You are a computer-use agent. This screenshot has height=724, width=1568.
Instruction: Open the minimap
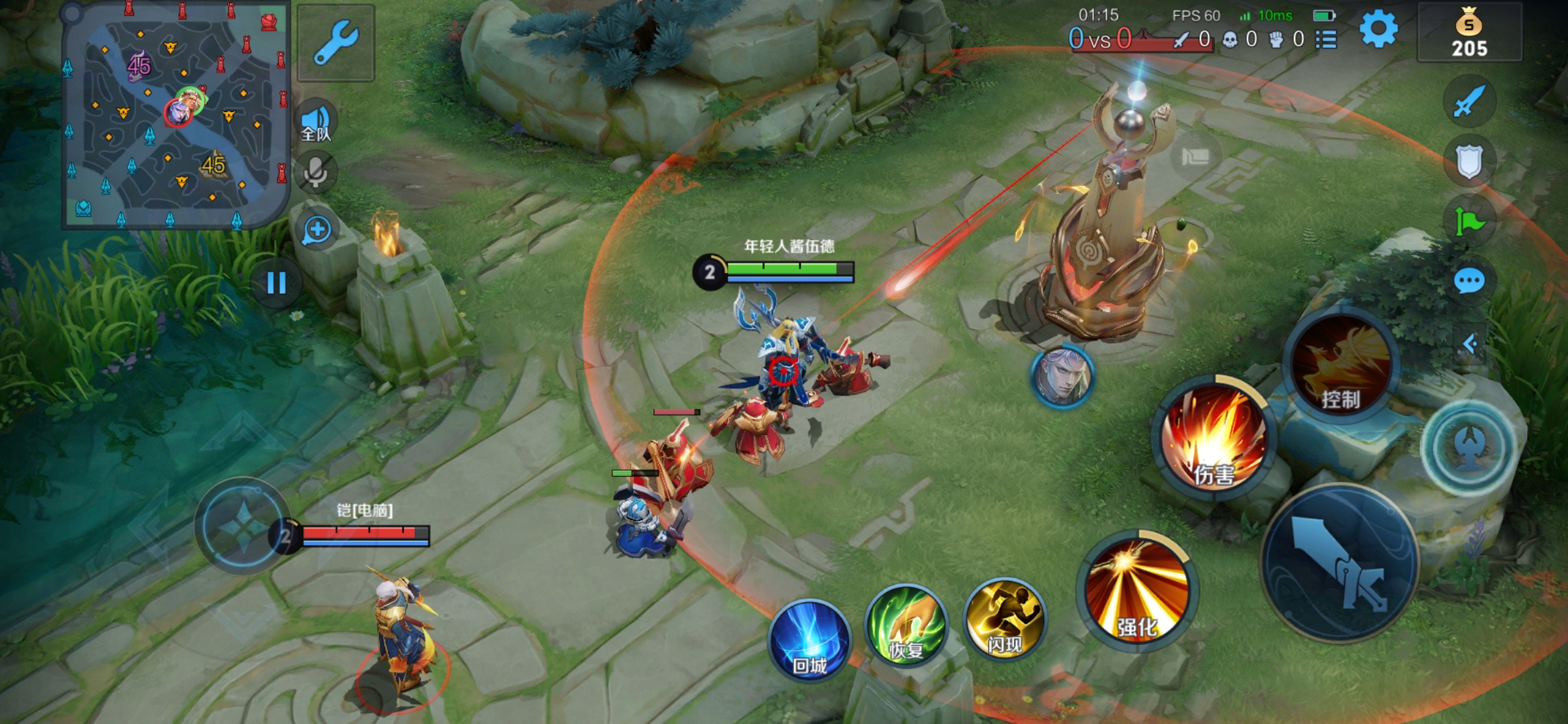tap(176, 115)
